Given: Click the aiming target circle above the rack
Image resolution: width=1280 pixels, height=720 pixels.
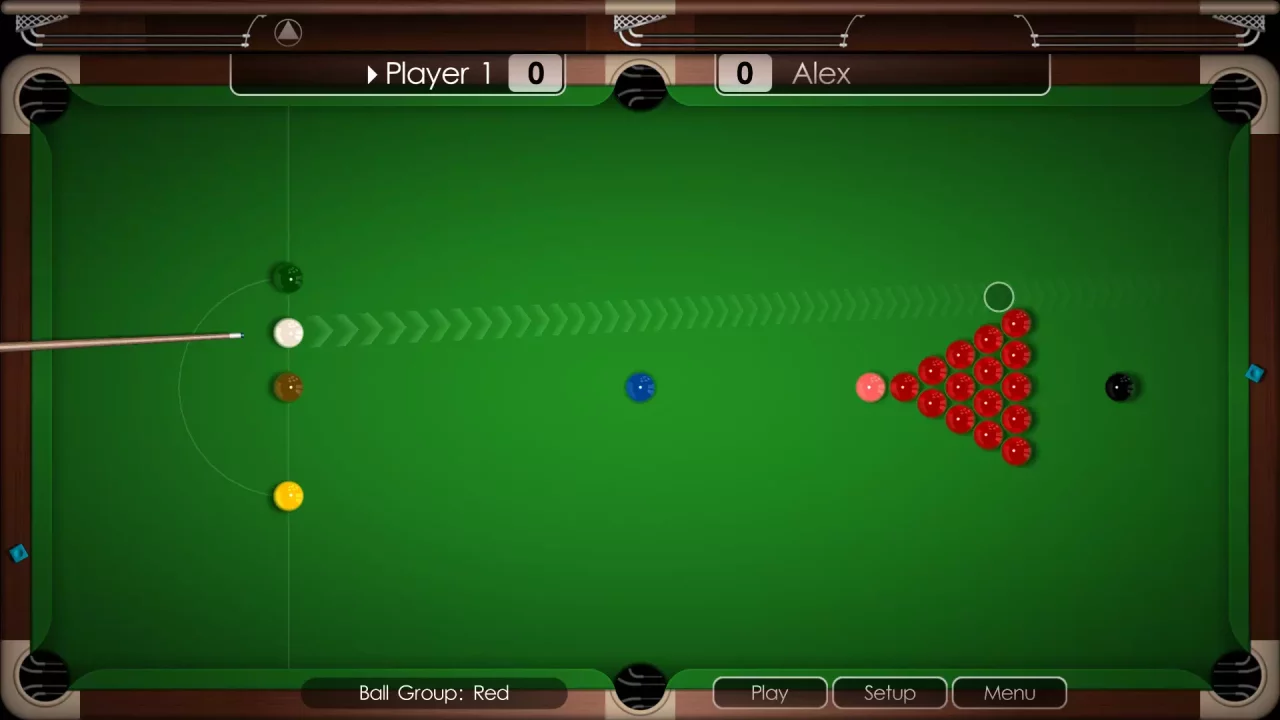Looking at the screenshot, I should coord(999,296).
